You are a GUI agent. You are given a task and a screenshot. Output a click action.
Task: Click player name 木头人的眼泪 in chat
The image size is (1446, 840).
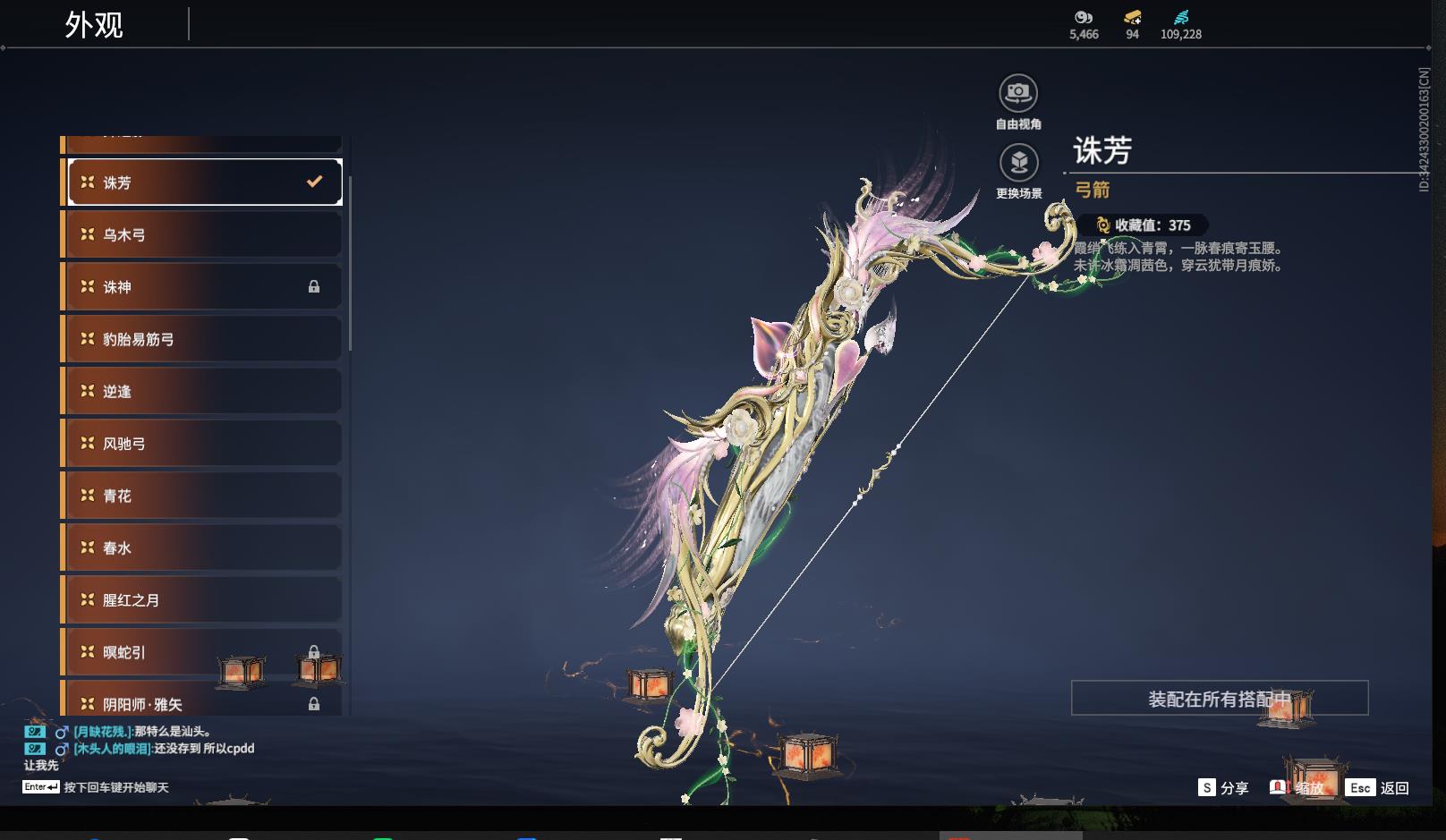(x=112, y=749)
